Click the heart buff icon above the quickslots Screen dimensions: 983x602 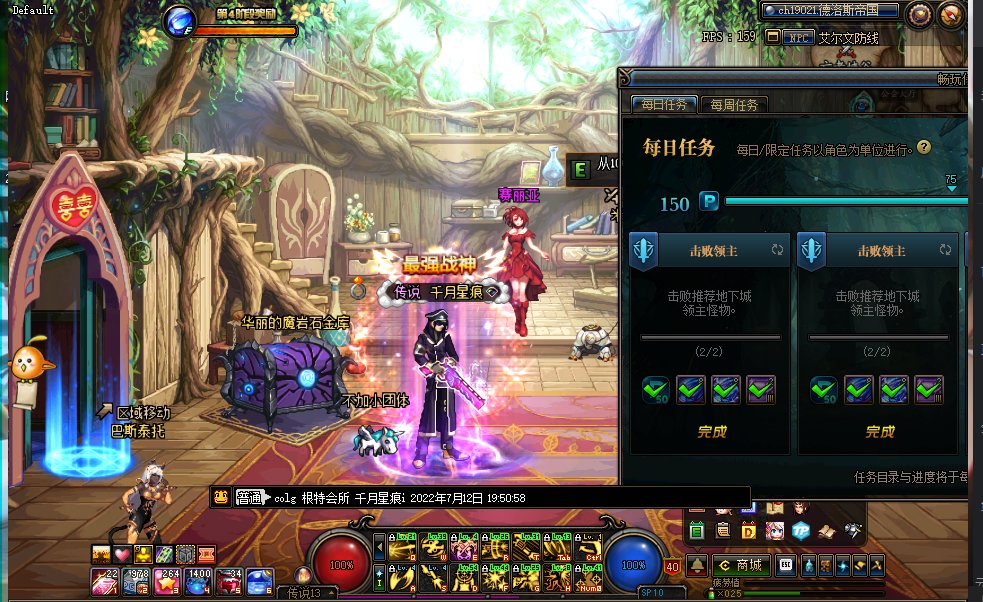click(122, 554)
